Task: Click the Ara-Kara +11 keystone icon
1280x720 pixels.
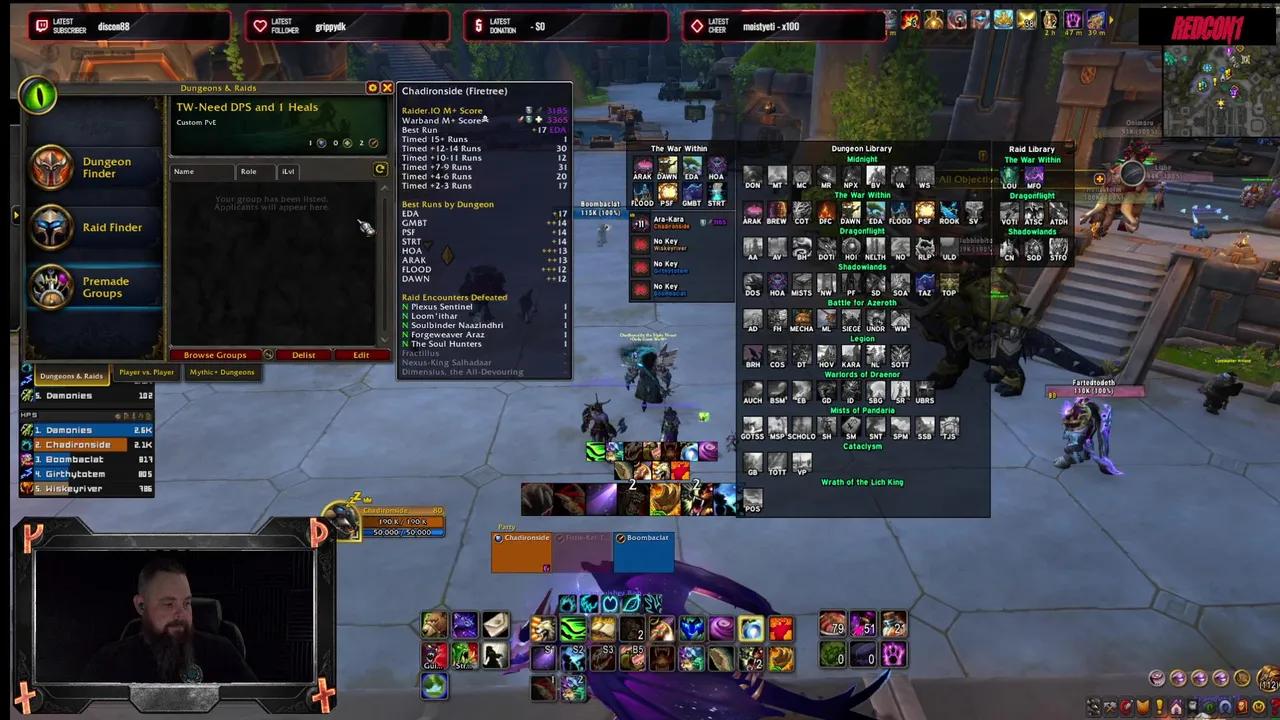Action: 640,224
